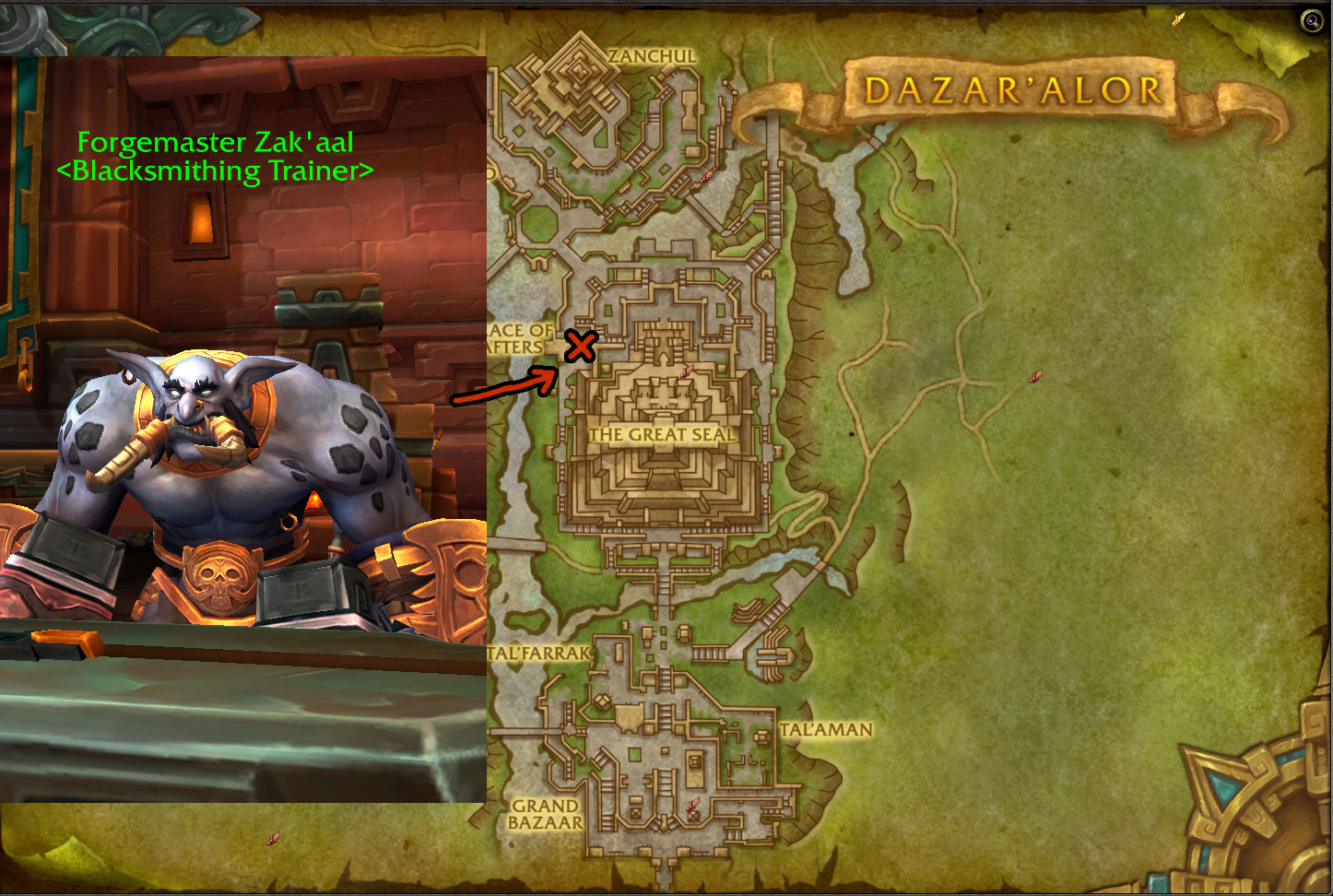This screenshot has width=1333, height=896.
Task: Choose the flight point inside the Grand Bazaar
Action: tap(693, 806)
